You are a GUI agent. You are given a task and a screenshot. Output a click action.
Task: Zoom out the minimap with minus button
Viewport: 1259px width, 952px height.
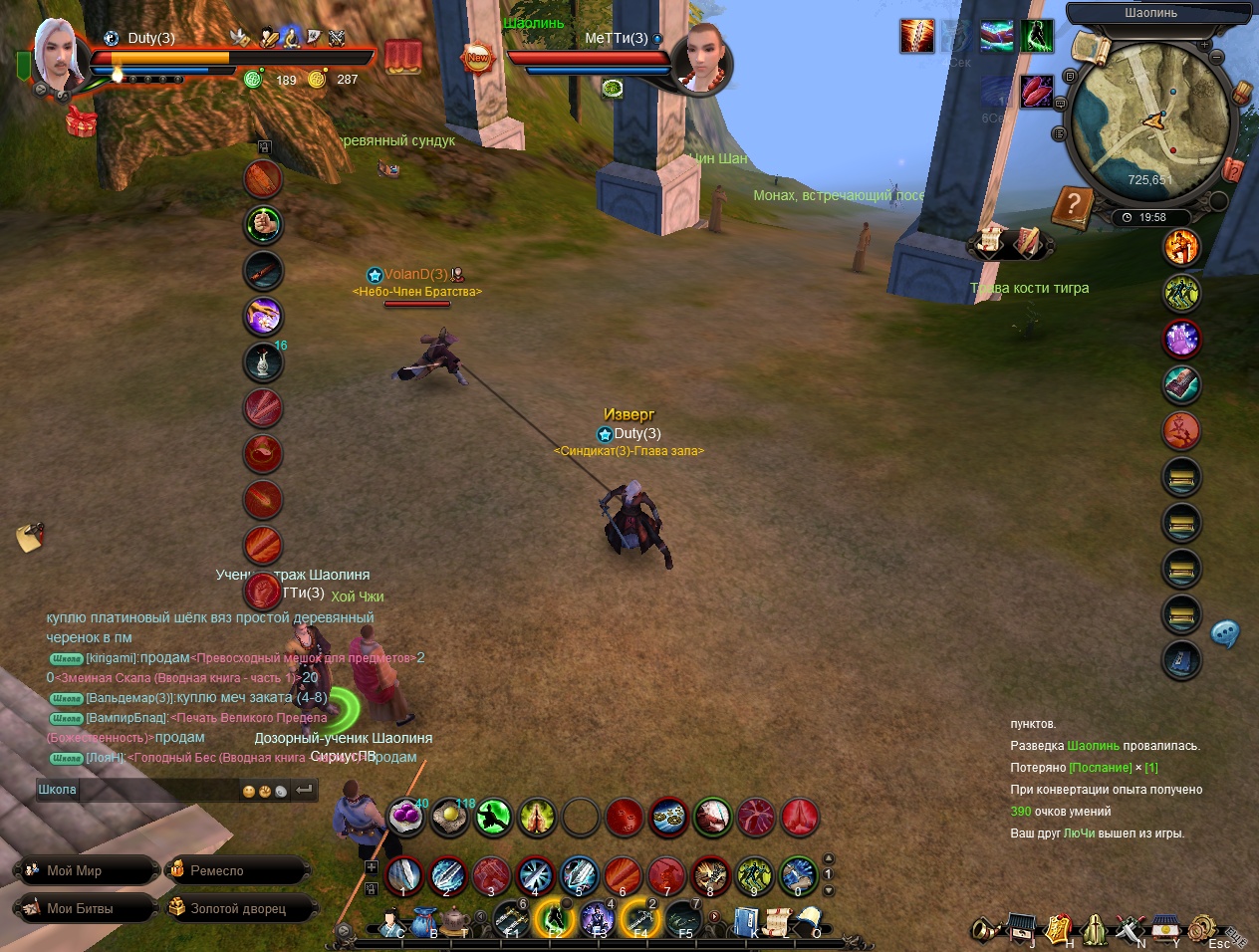pos(1217,58)
